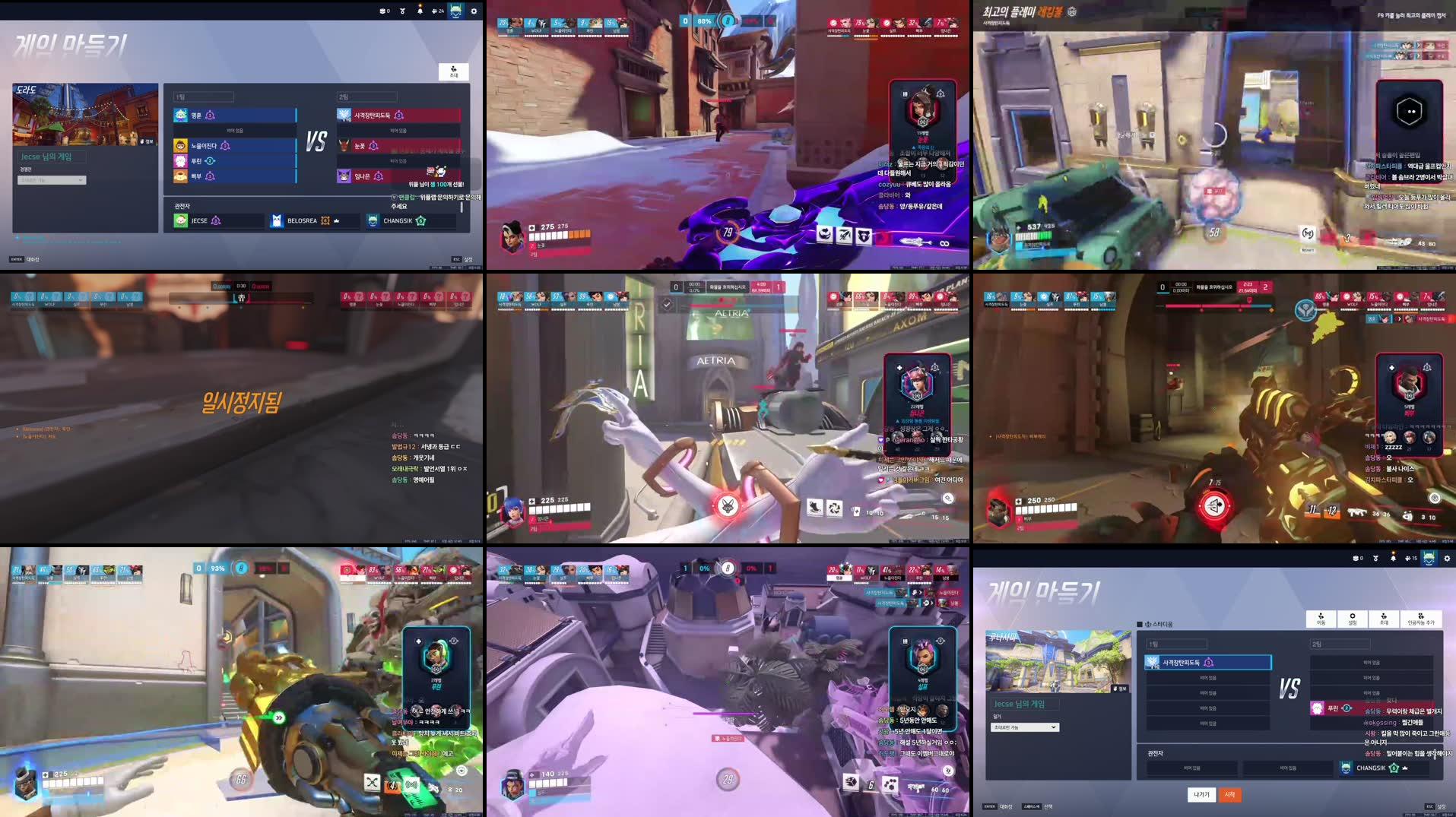Image resolution: width=1456 pixels, height=817 pixels.
Task: Open the notification bell icon
Action: pyautogui.click(x=1392, y=558)
